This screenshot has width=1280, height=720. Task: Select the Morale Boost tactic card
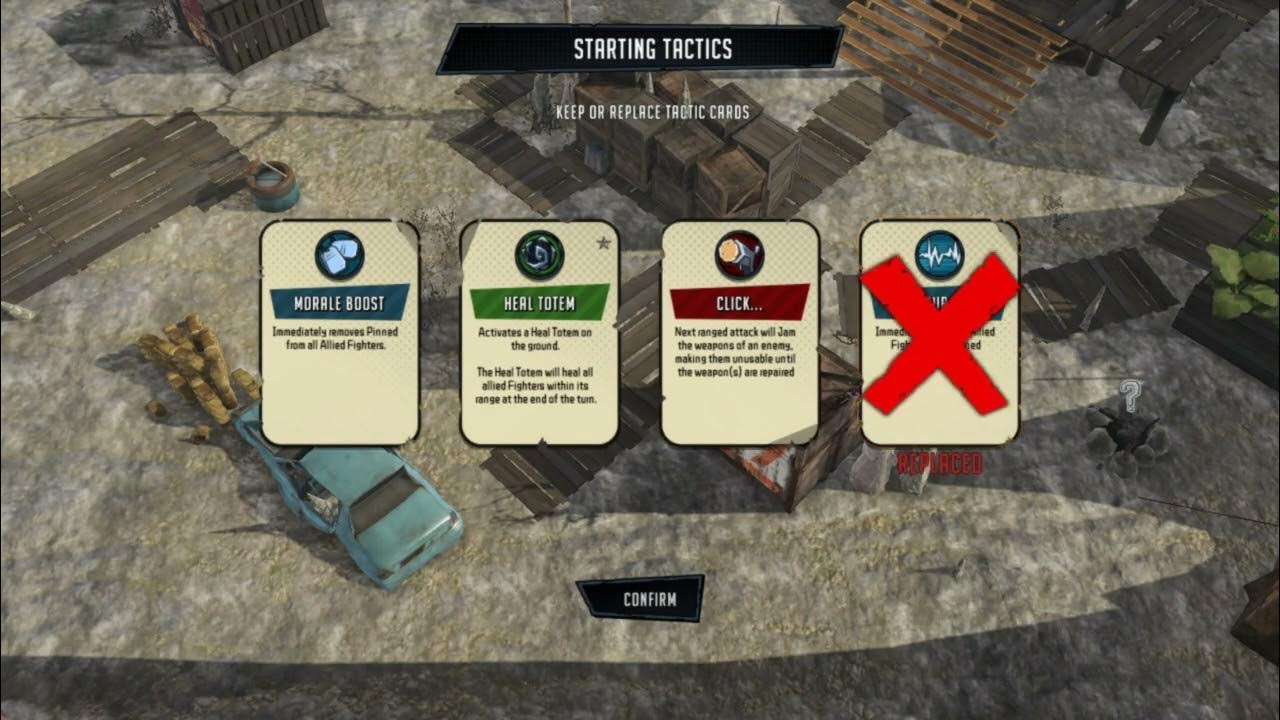pyautogui.click(x=339, y=333)
